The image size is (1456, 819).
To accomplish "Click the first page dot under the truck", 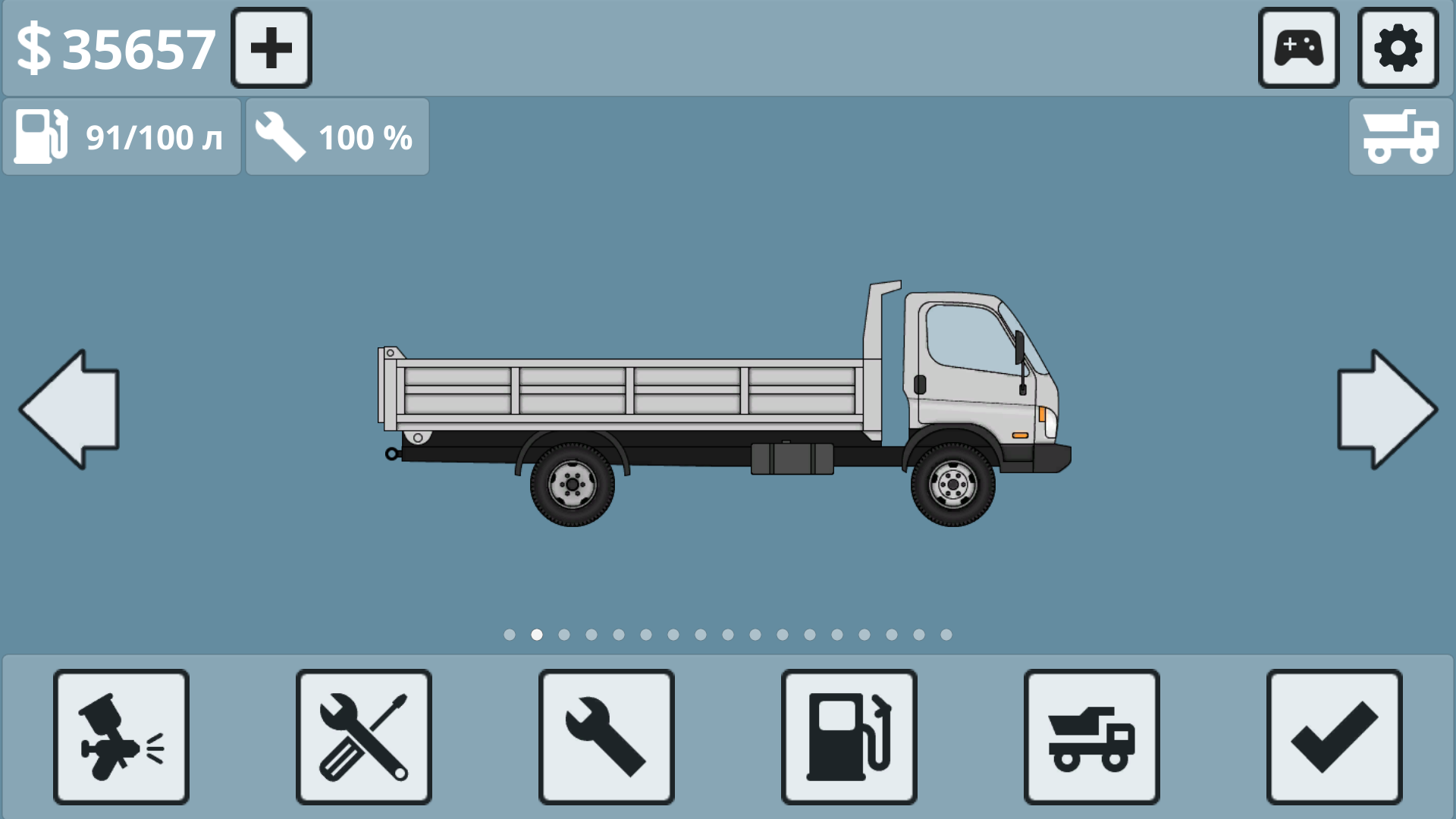I will 509,635.
